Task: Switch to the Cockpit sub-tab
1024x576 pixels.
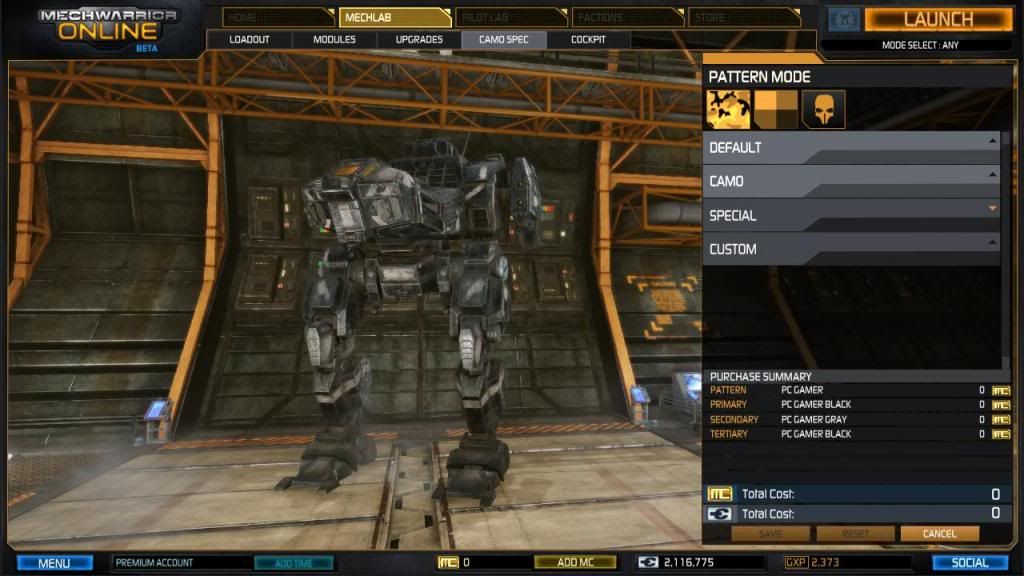Action: click(x=588, y=40)
